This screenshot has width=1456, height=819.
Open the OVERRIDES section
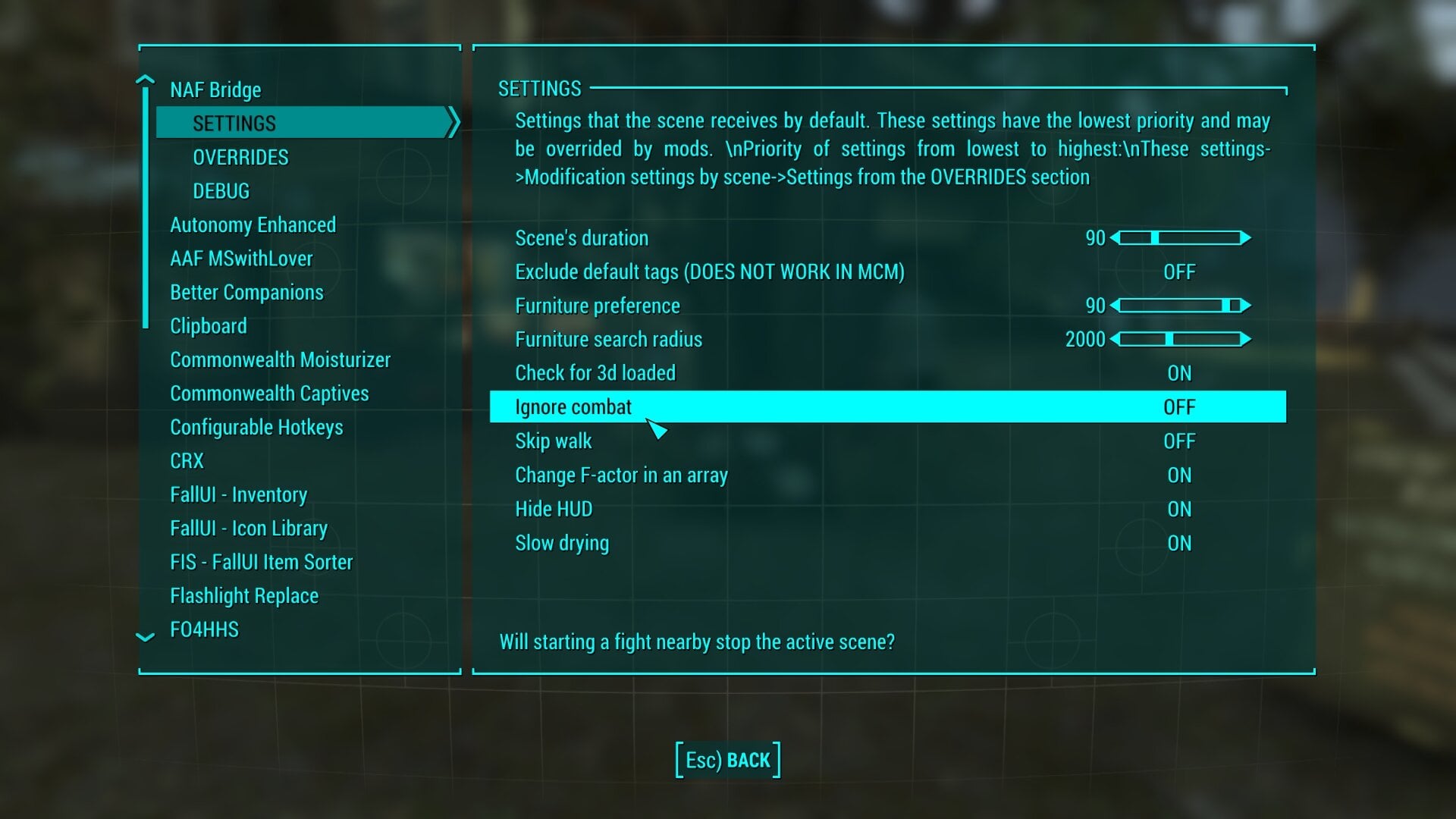pyautogui.click(x=240, y=157)
